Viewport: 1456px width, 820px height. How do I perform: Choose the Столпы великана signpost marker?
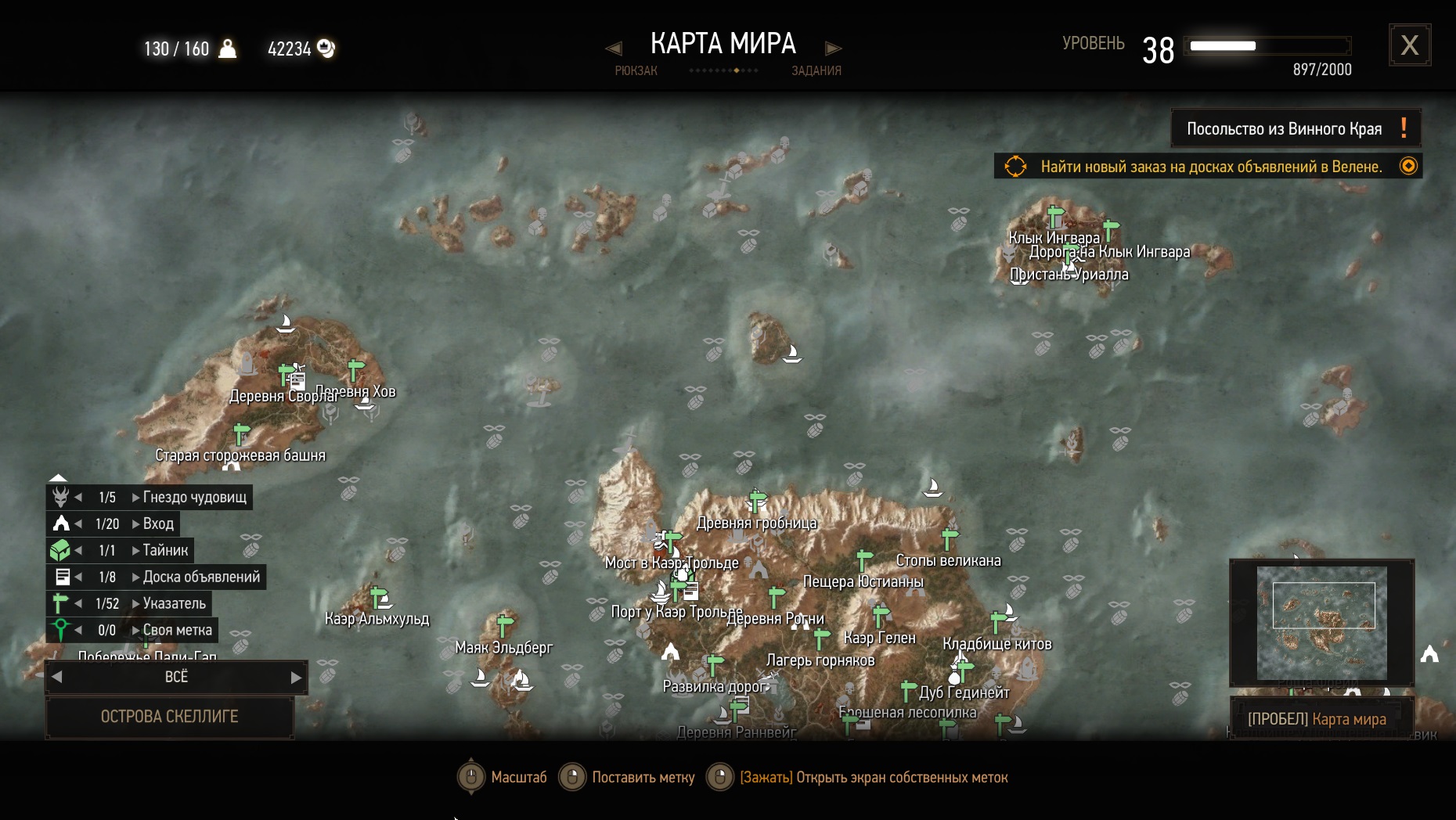click(x=950, y=538)
